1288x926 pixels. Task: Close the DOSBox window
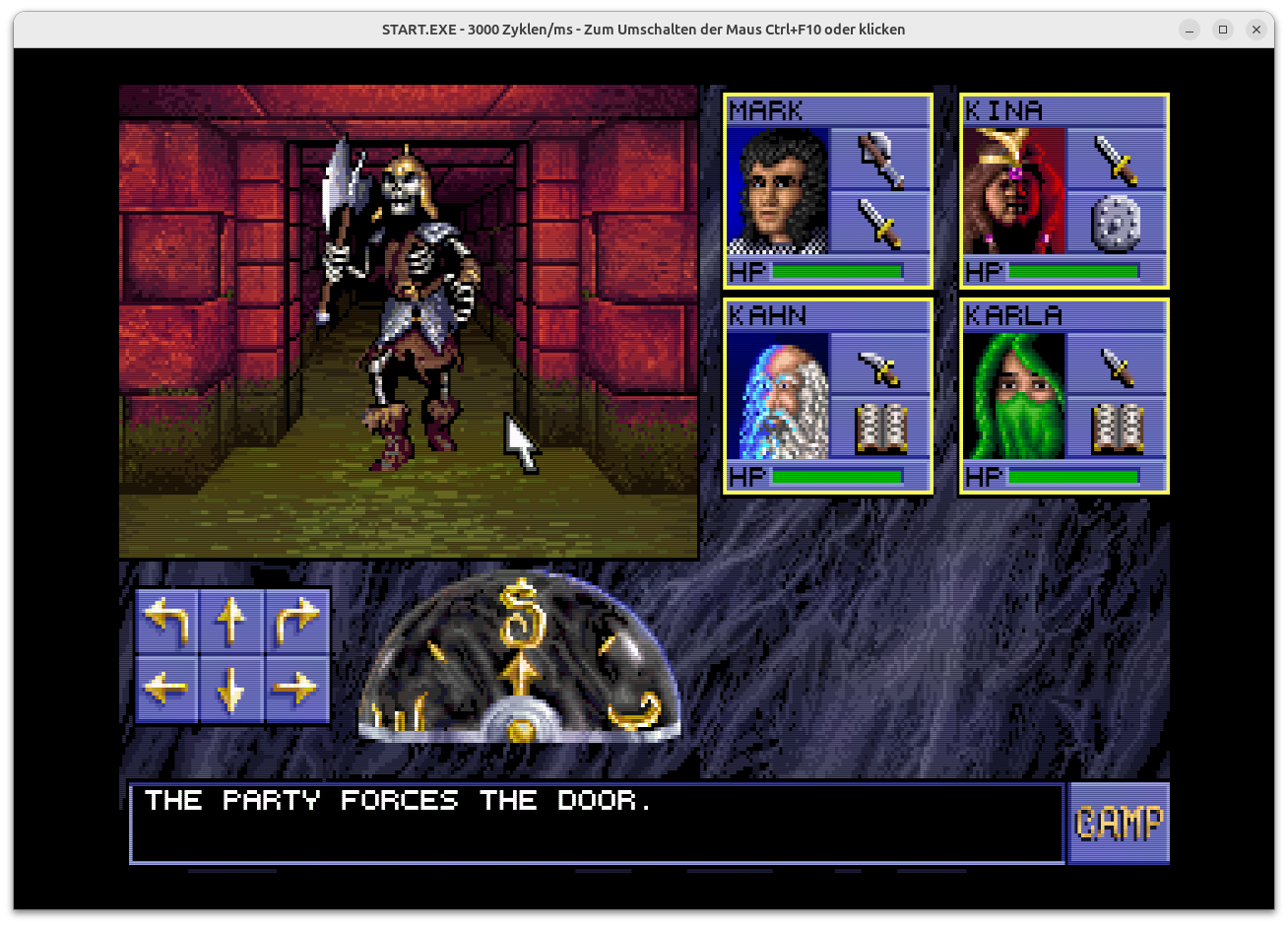pos(1256,30)
